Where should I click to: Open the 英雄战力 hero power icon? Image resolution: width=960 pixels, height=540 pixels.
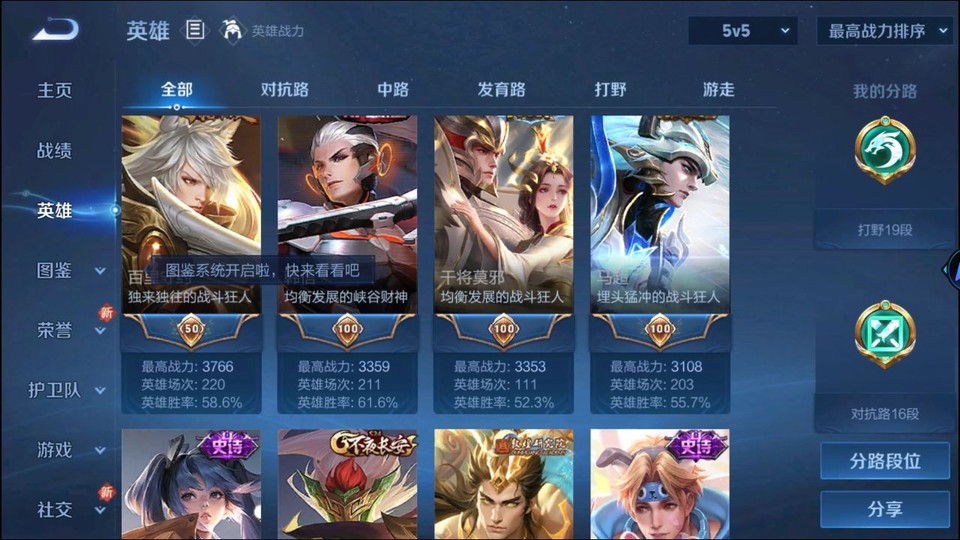click(x=232, y=31)
